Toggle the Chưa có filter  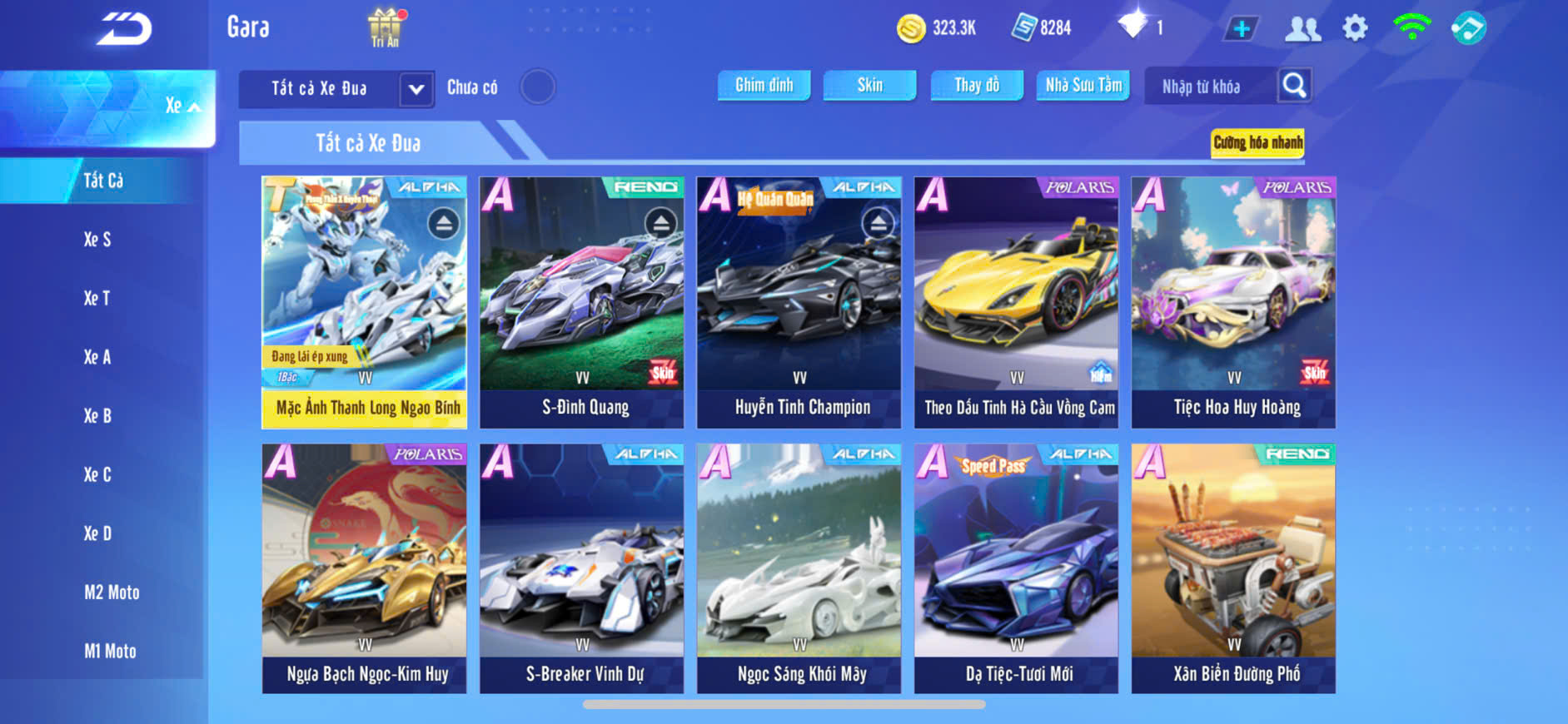(x=537, y=87)
